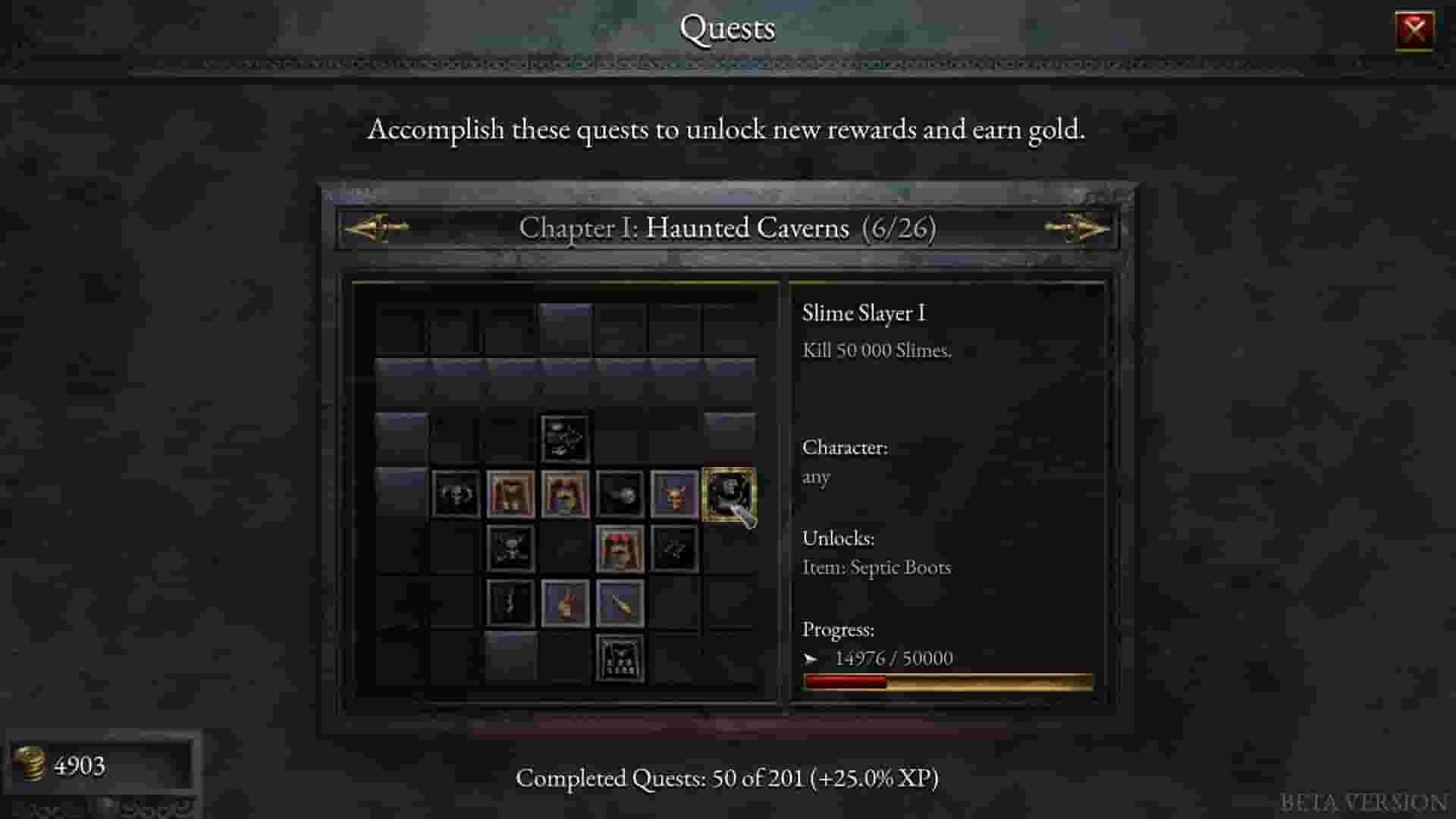Select the pointing hand quest icon
This screenshot has height=819, width=1456.
click(x=565, y=603)
